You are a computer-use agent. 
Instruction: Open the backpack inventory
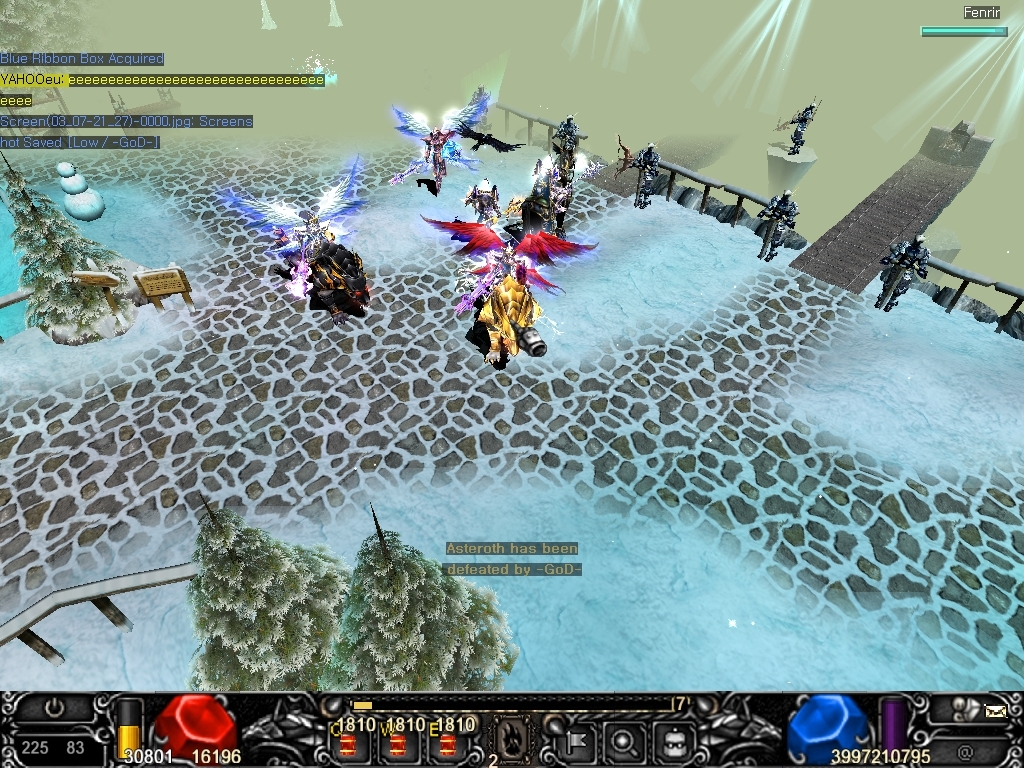pos(674,742)
